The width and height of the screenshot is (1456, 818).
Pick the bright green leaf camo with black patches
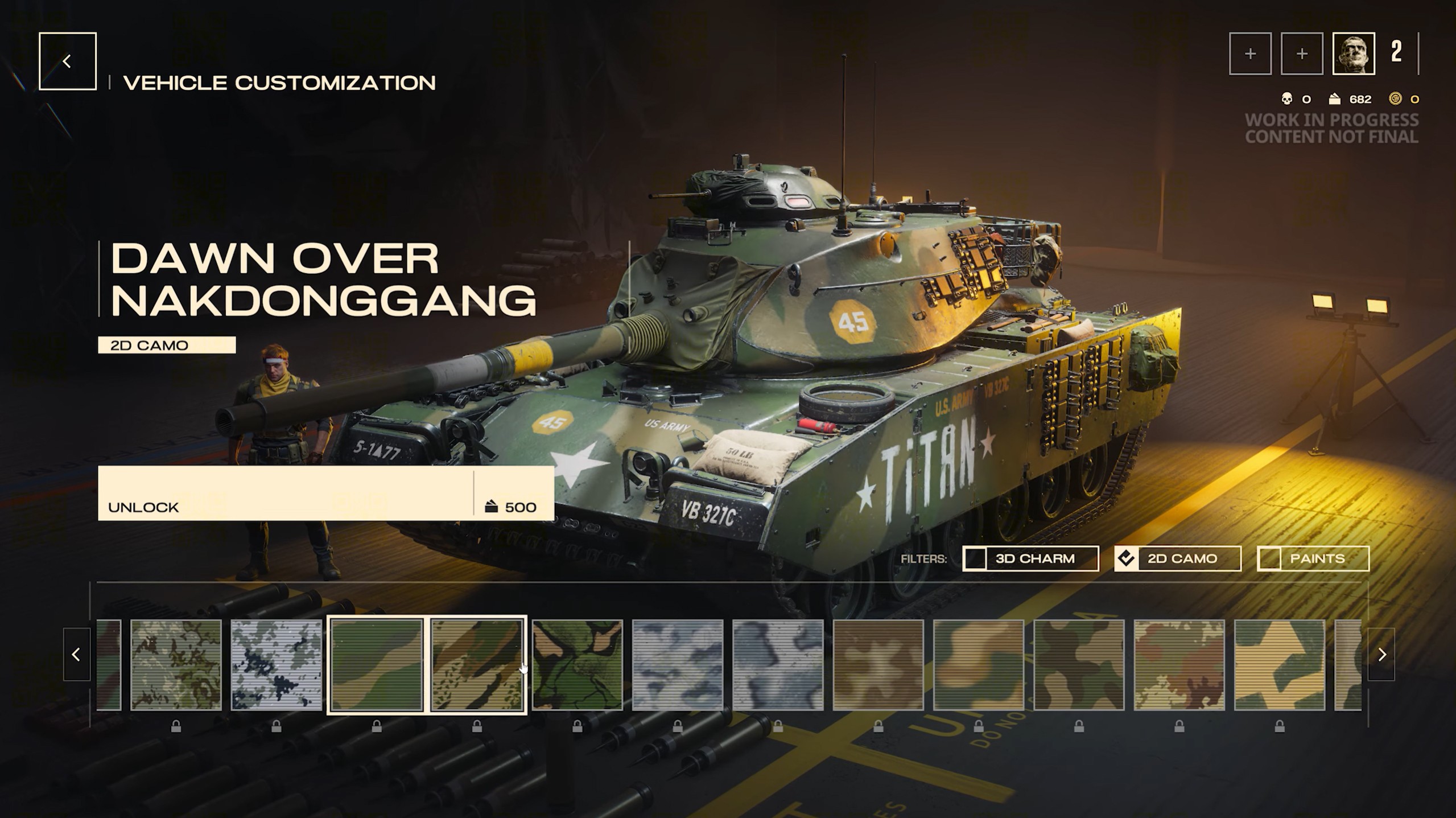click(577, 665)
